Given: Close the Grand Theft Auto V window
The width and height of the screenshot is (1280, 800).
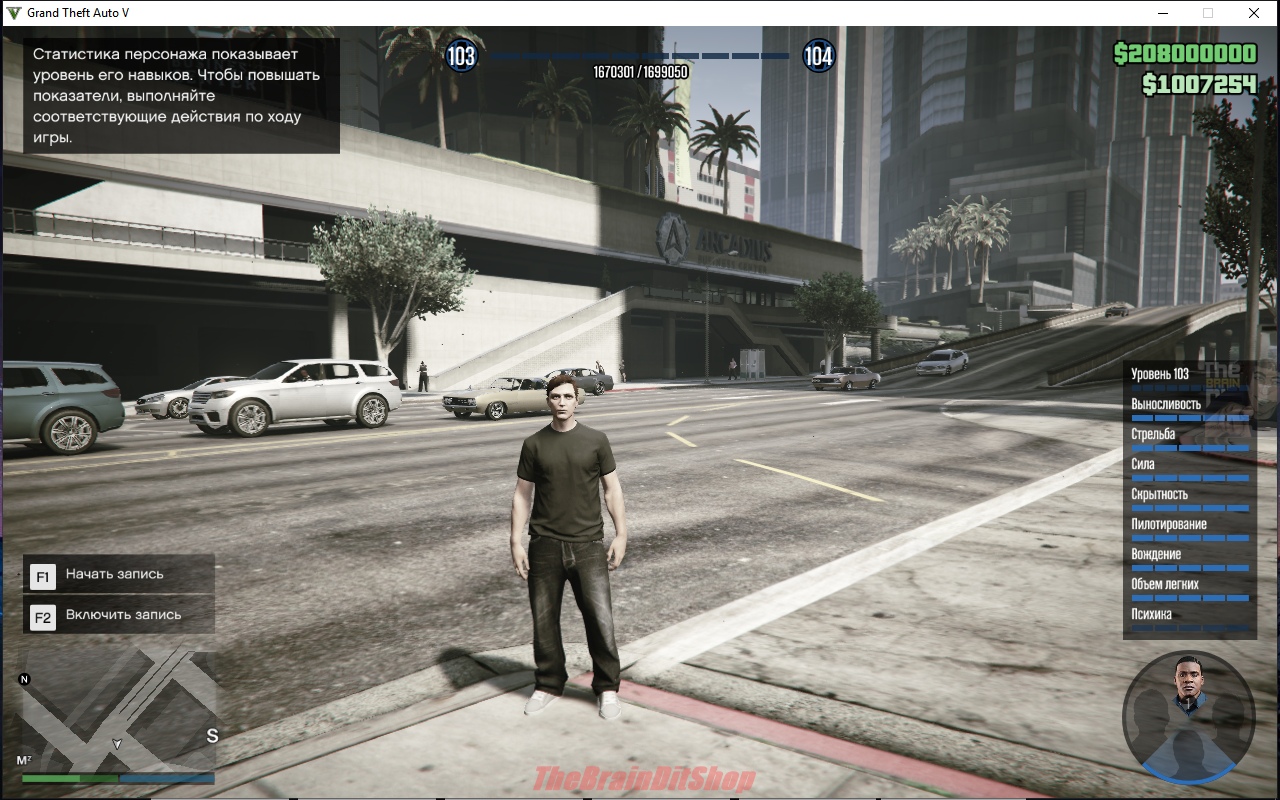Looking at the screenshot, I should tap(1253, 13).
